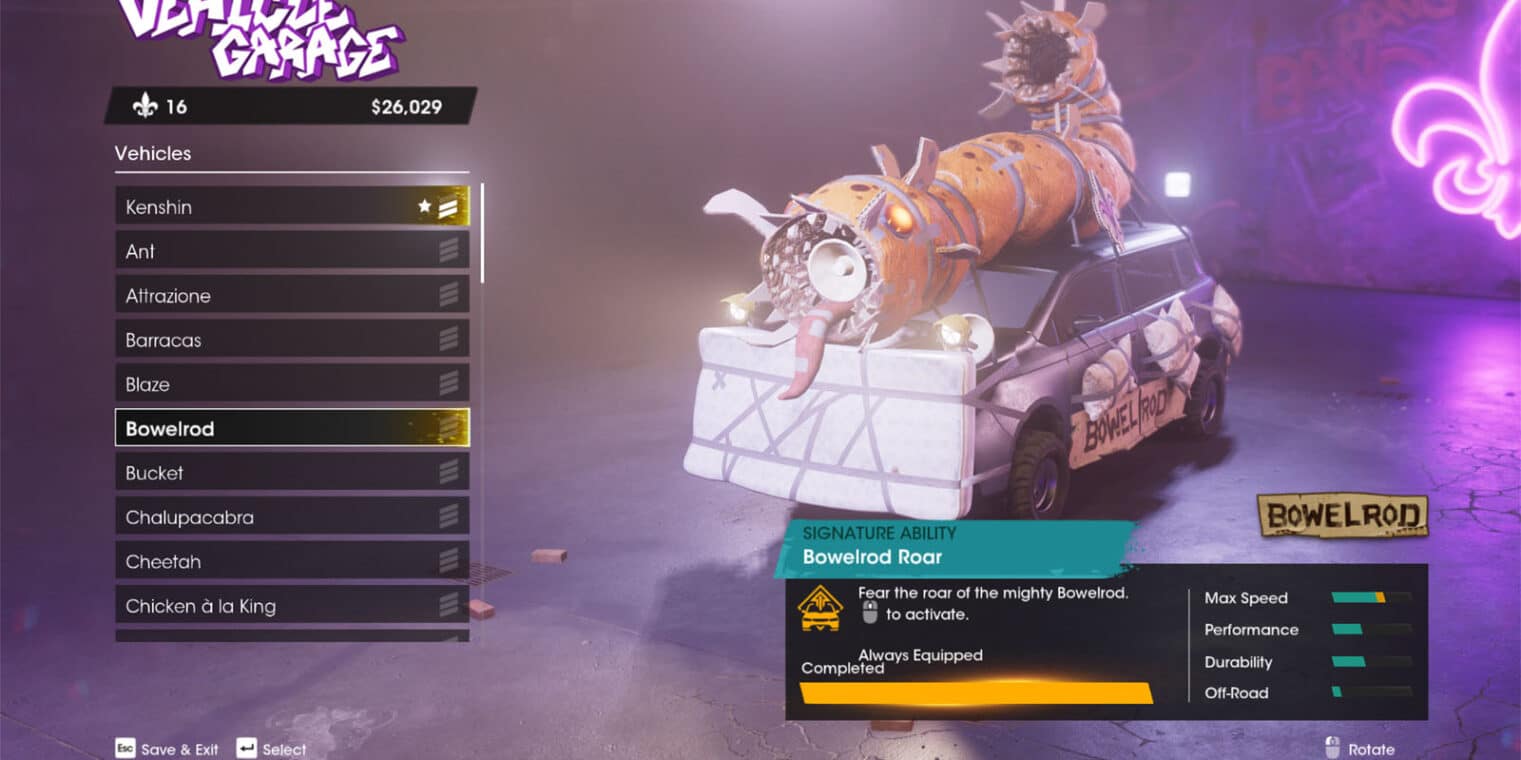This screenshot has height=760, width=1521.
Task: Click the vehicle list scrollbar
Action: (x=483, y=233)
